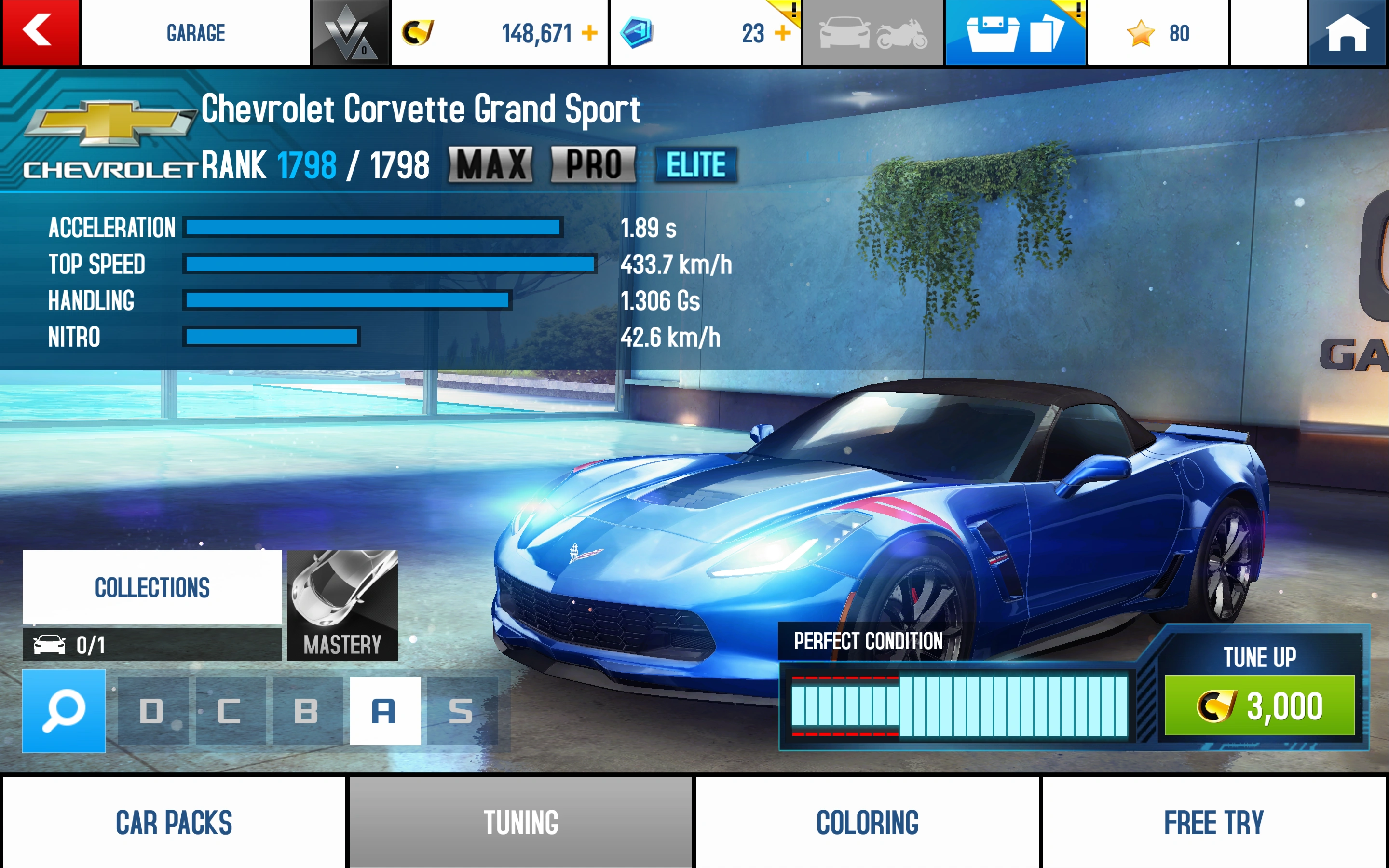Open the Collections panel
The image size is (1389, 868).
[152, 587]
